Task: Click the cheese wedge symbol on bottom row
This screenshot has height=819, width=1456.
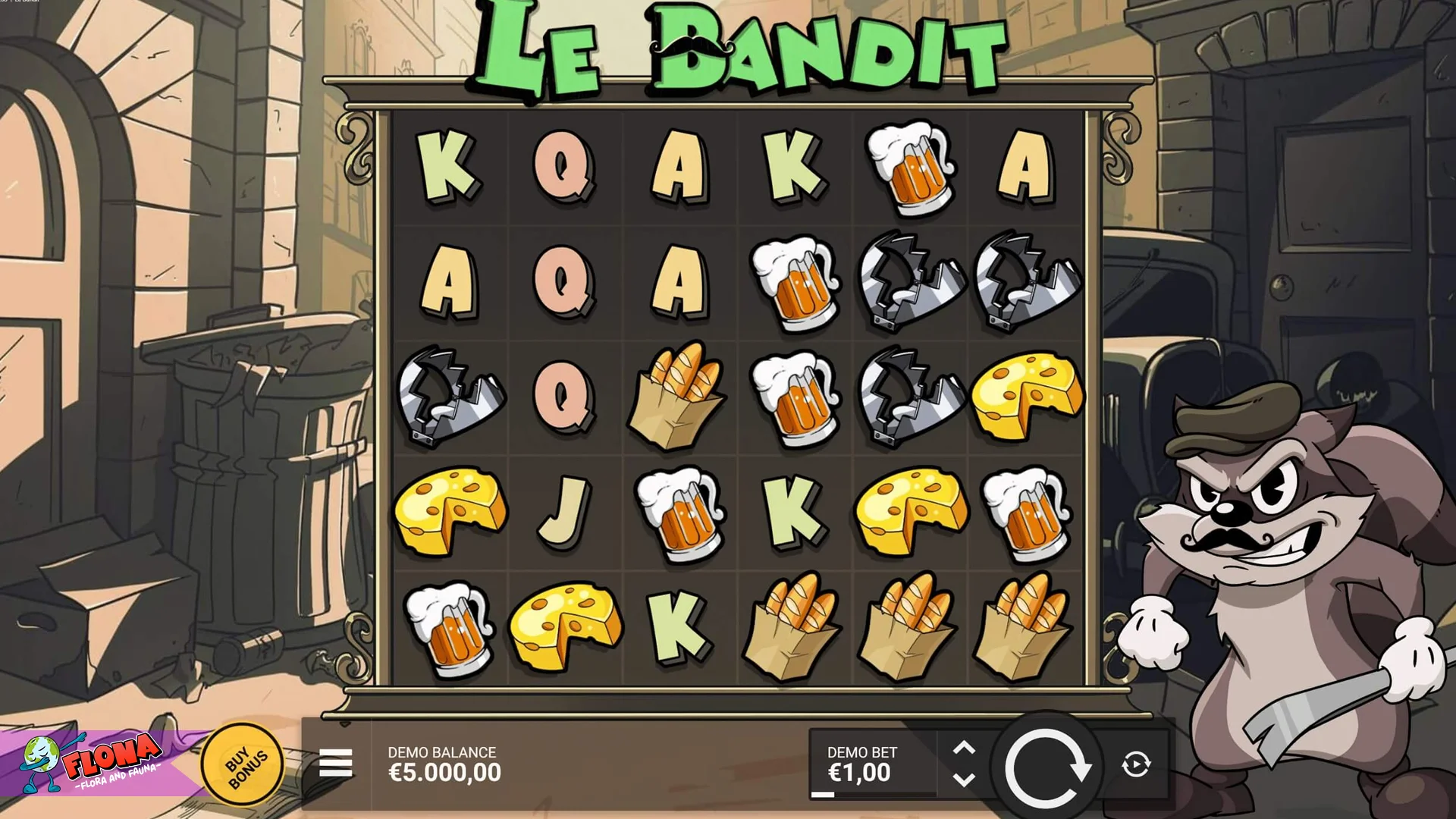Action: 565,620
